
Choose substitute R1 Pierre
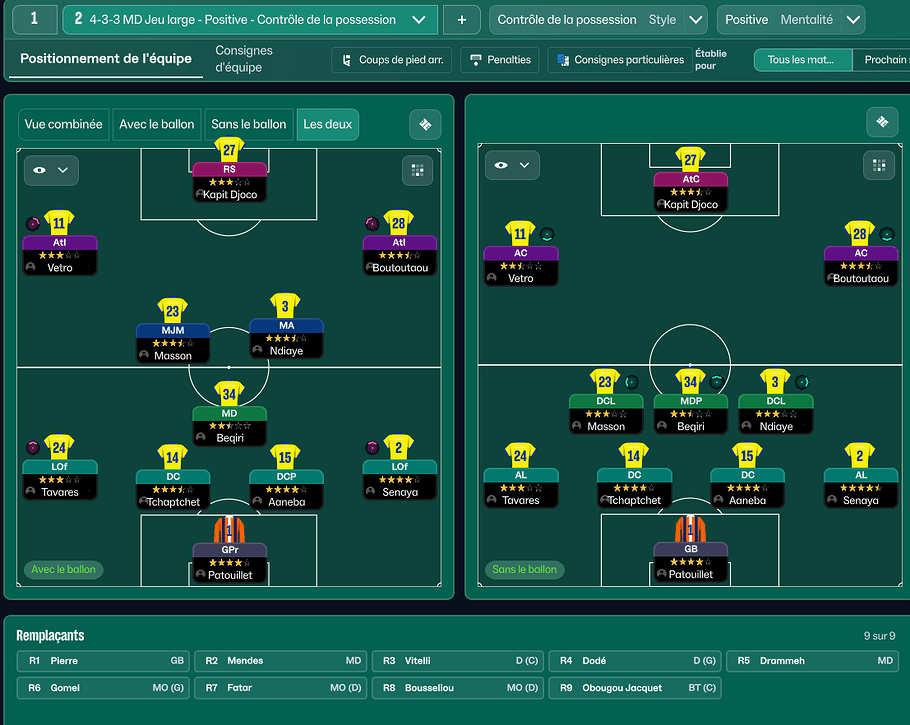pos(105,661)
